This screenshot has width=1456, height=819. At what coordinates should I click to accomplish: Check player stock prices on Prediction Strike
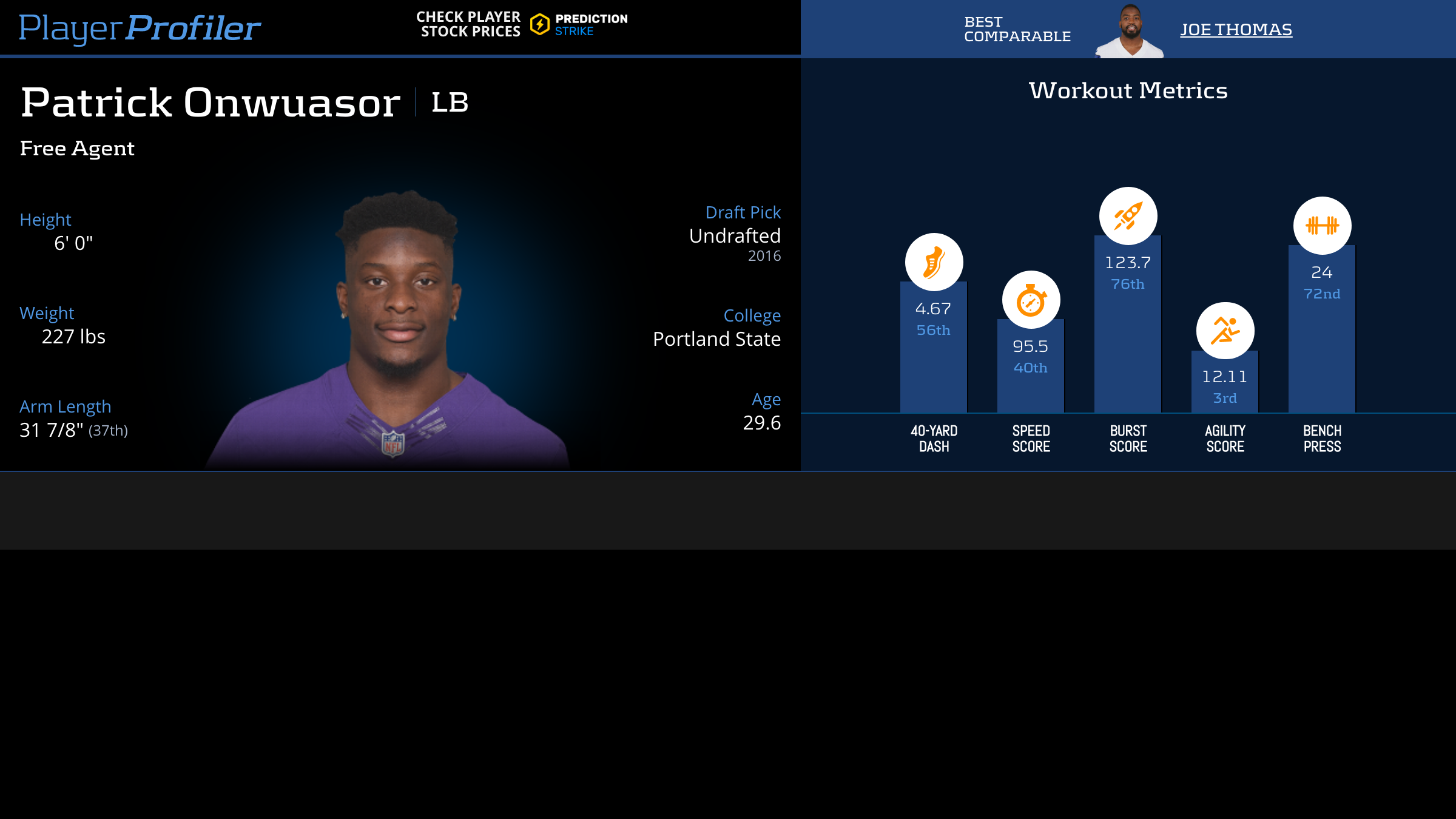(x=522, y=24)
